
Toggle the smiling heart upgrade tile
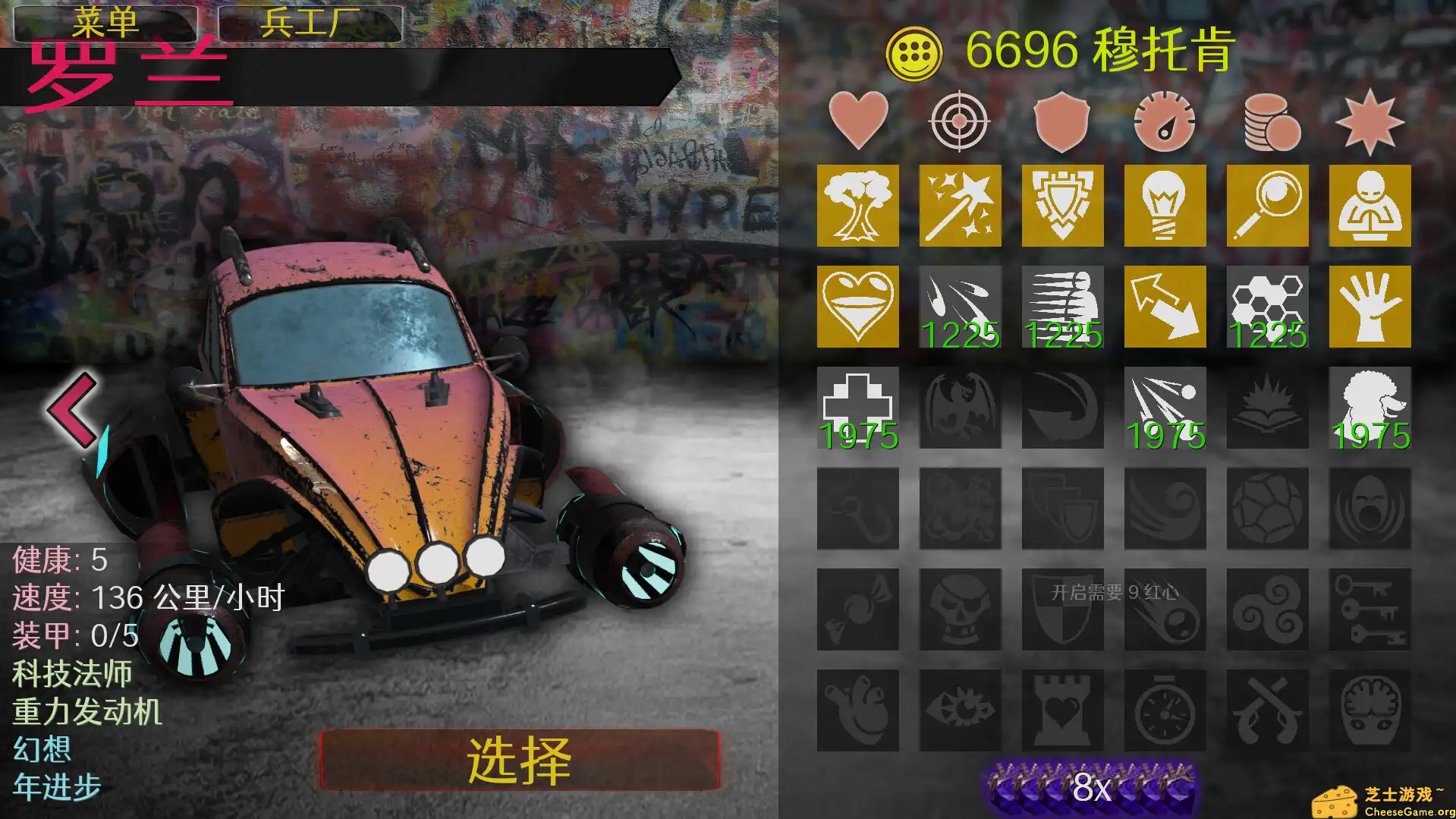click(x=857, y=307)
